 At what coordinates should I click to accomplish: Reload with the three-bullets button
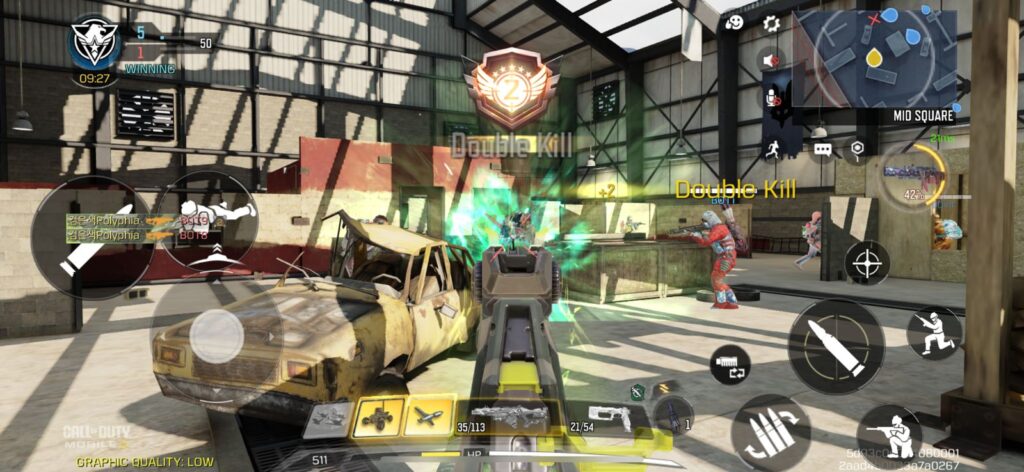pyautogui.click(x=770, y=432)
